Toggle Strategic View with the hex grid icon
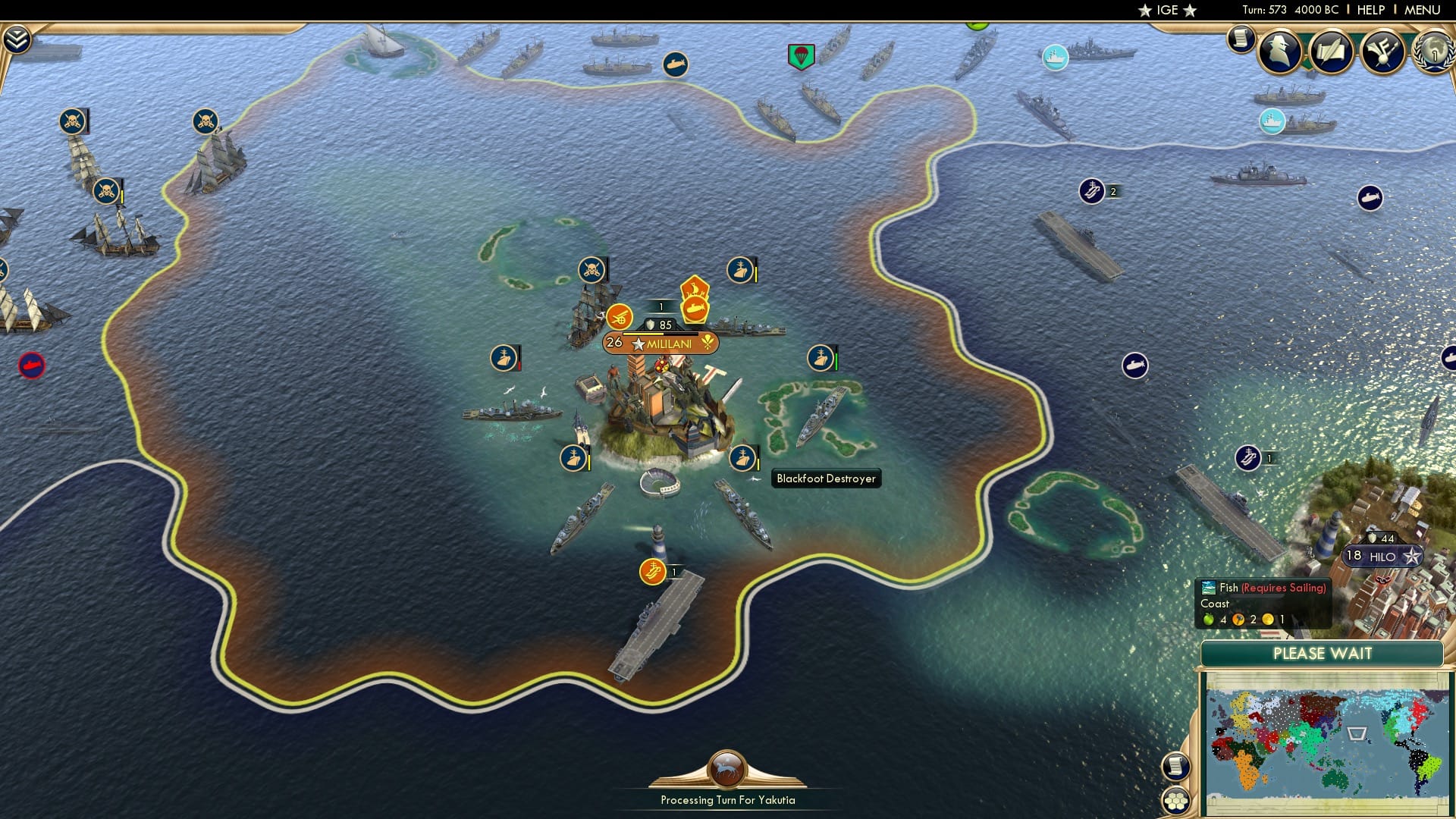This screenshot has height=819, width=1456. (1175, 799)
